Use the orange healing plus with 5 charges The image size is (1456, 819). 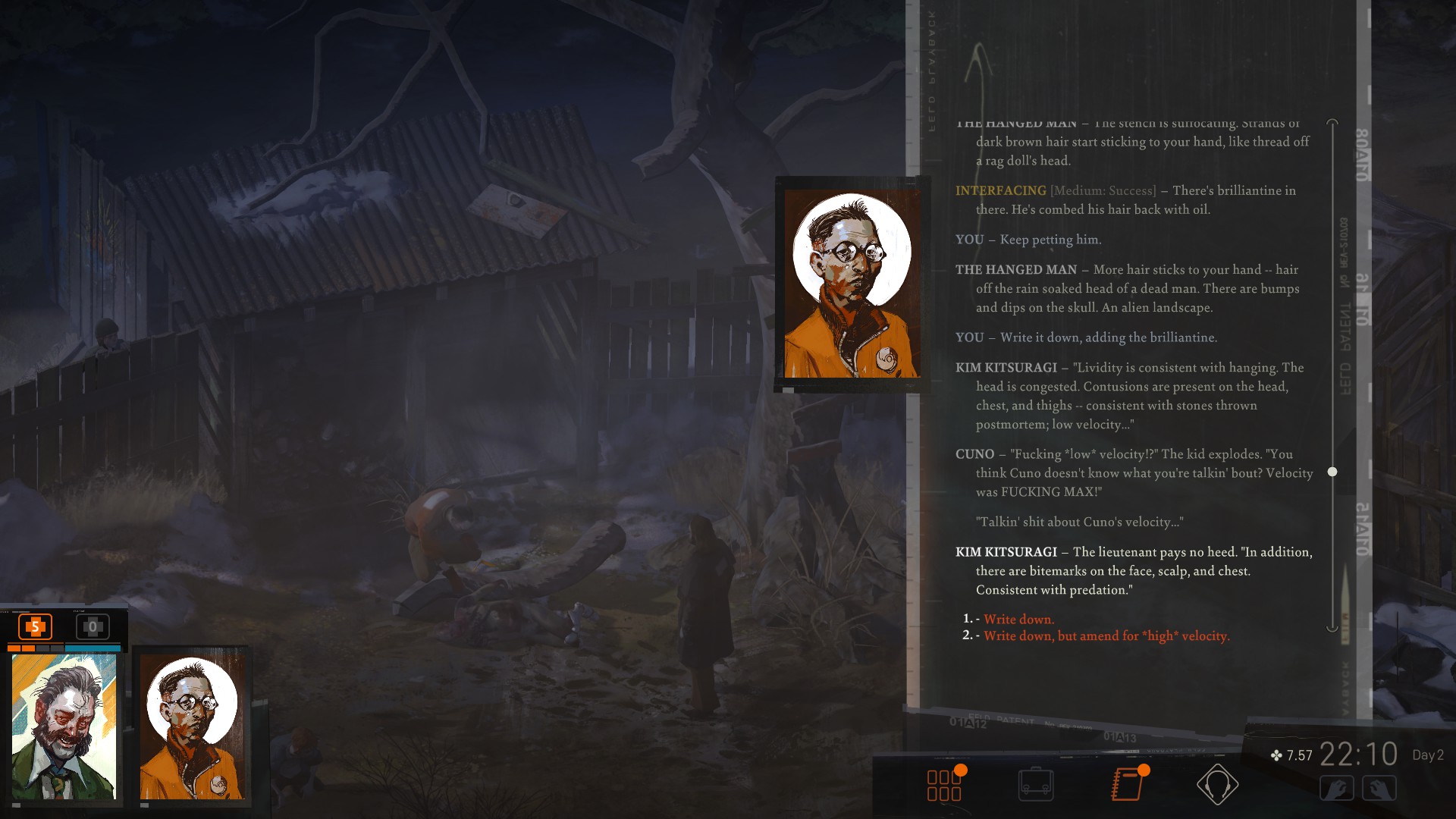(x=34, y=628)
